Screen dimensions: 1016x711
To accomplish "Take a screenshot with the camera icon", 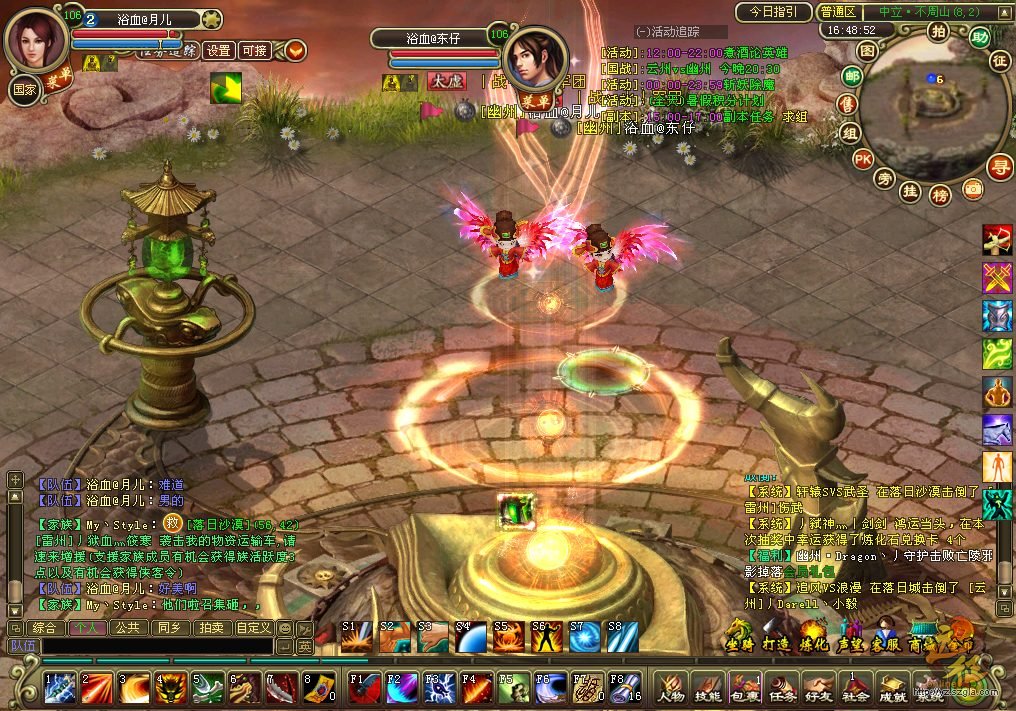I will point(972,188).
